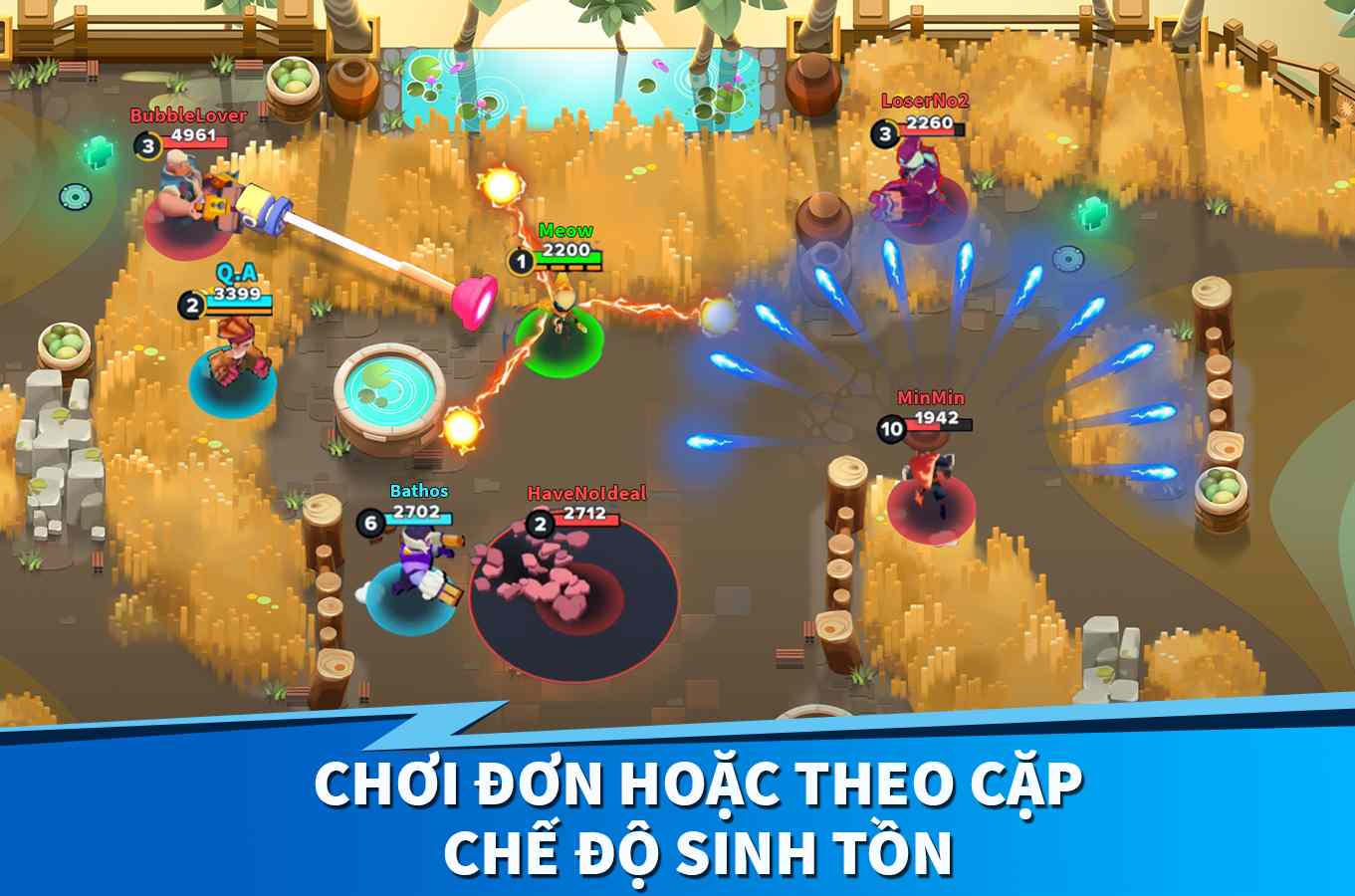Select the Meow character in green circle
The image size is (1355, 896).
[x=560, y=324]
